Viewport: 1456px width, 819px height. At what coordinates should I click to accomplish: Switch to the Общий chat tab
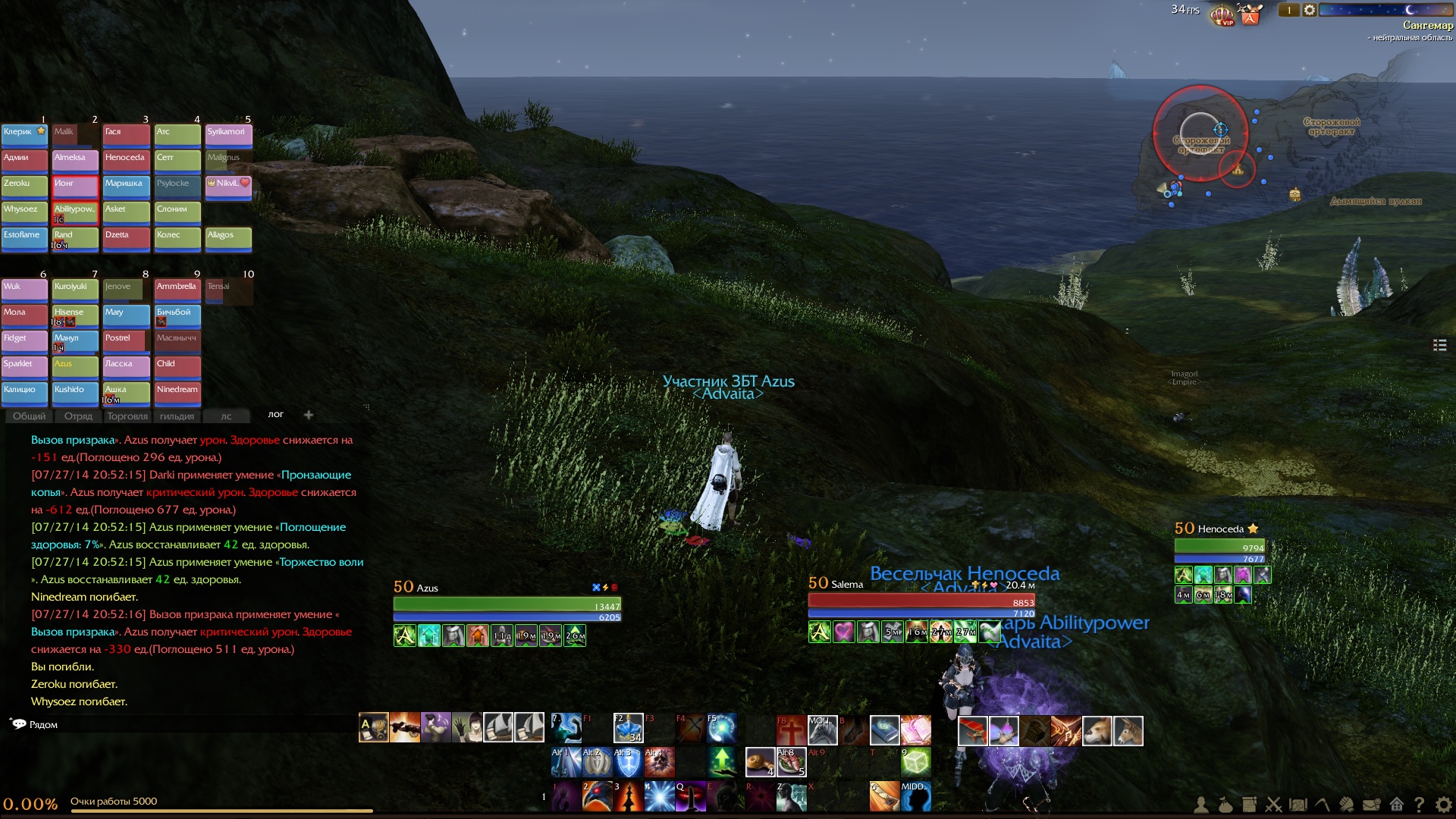click(x=30, y=416)
